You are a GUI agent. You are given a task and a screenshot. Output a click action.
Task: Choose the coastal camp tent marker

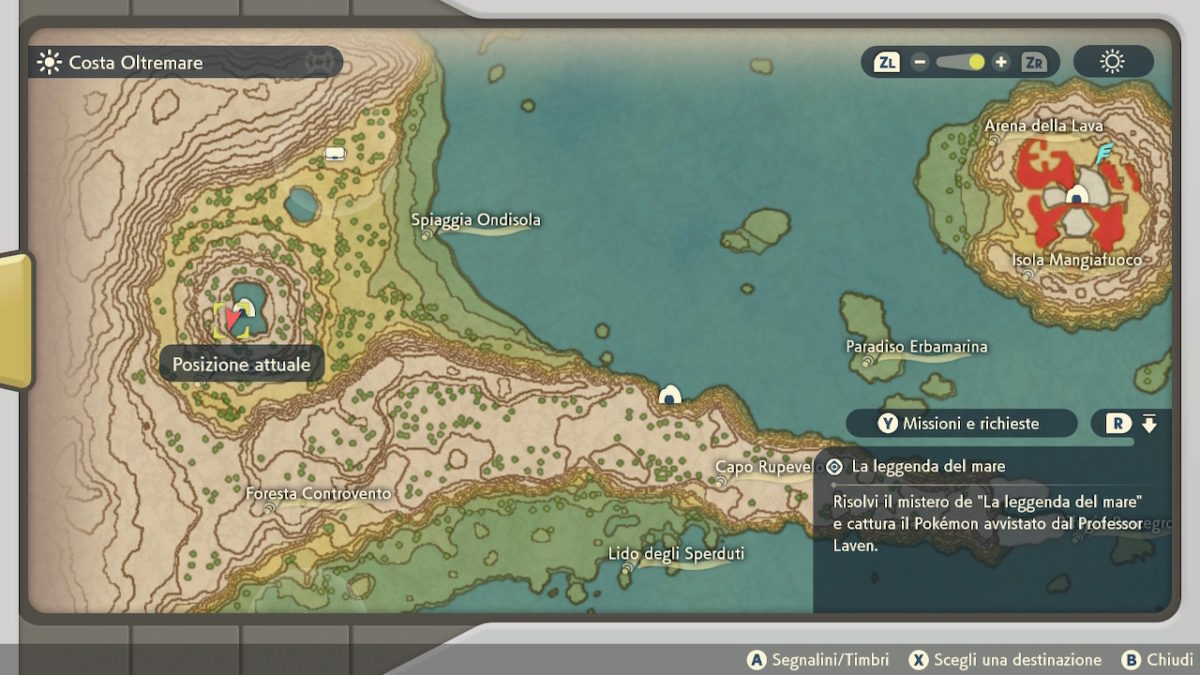[670, 395]
